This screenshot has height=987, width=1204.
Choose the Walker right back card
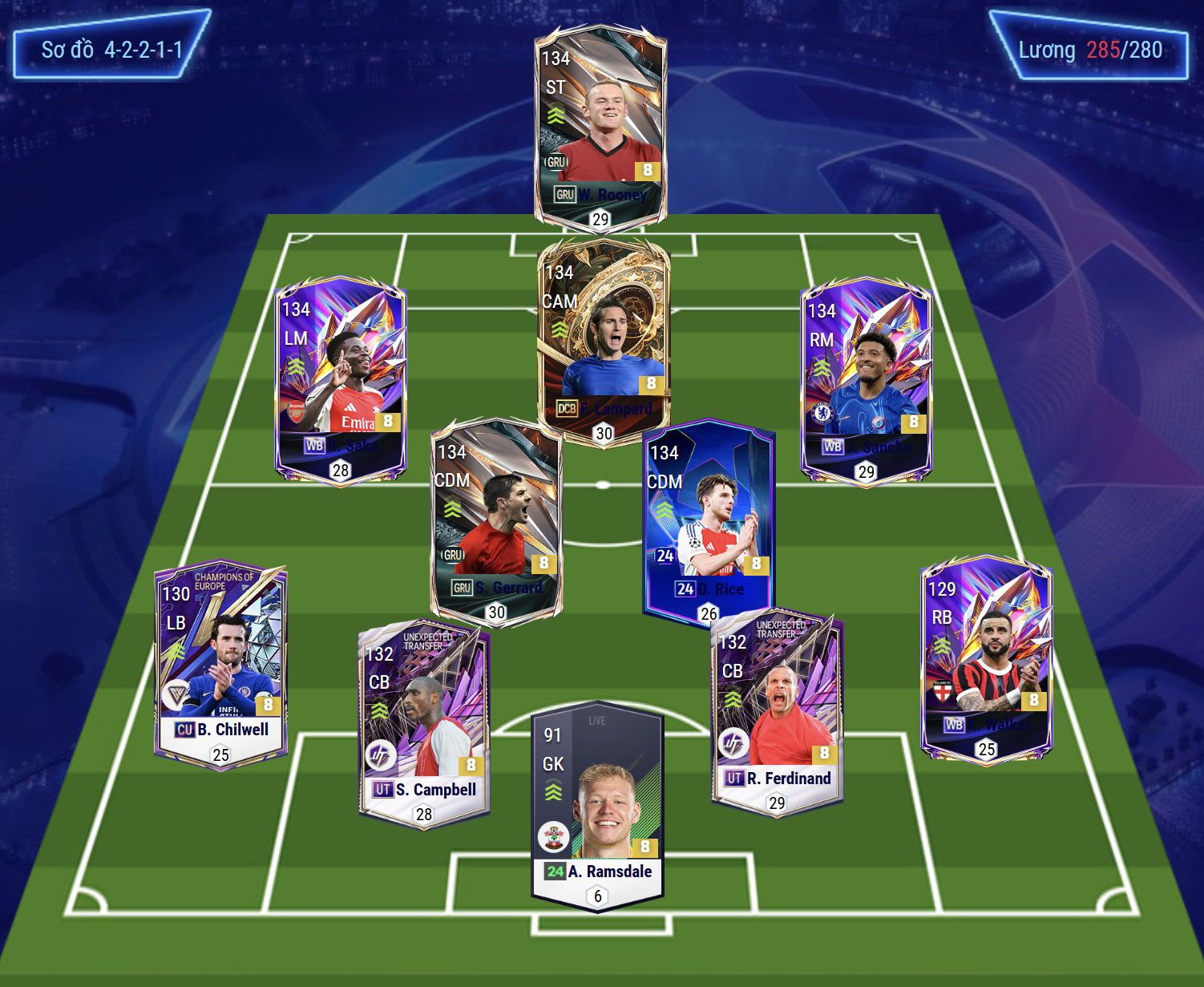[x=986, y=659]
